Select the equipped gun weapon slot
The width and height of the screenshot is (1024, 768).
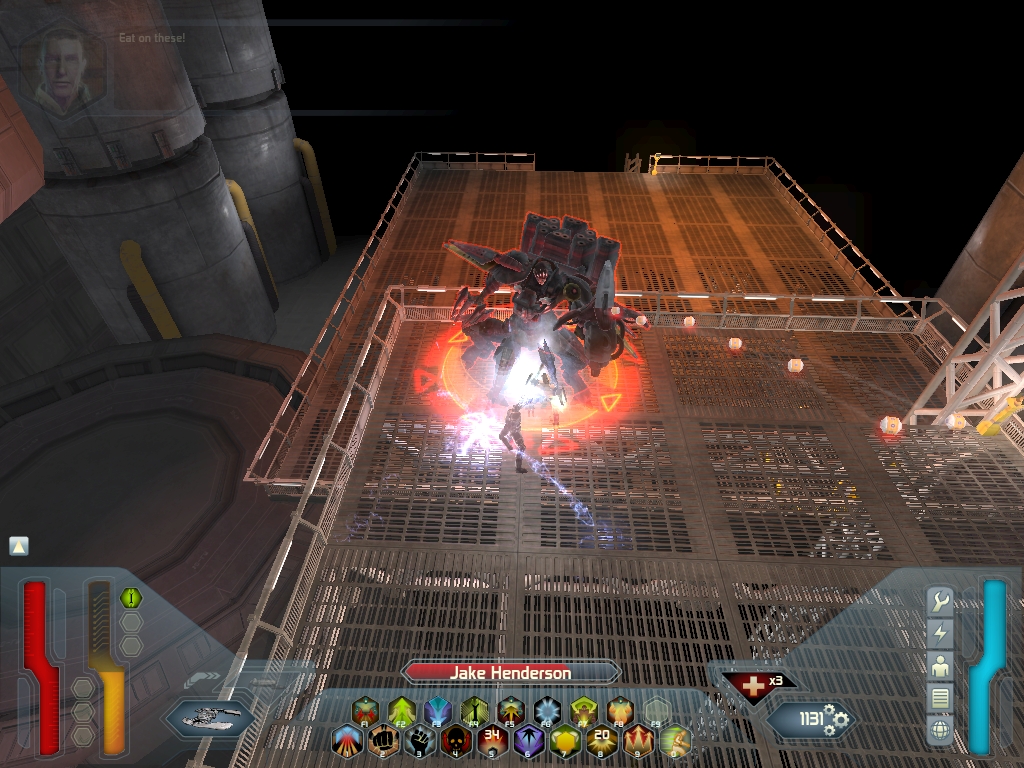point(209,716)
